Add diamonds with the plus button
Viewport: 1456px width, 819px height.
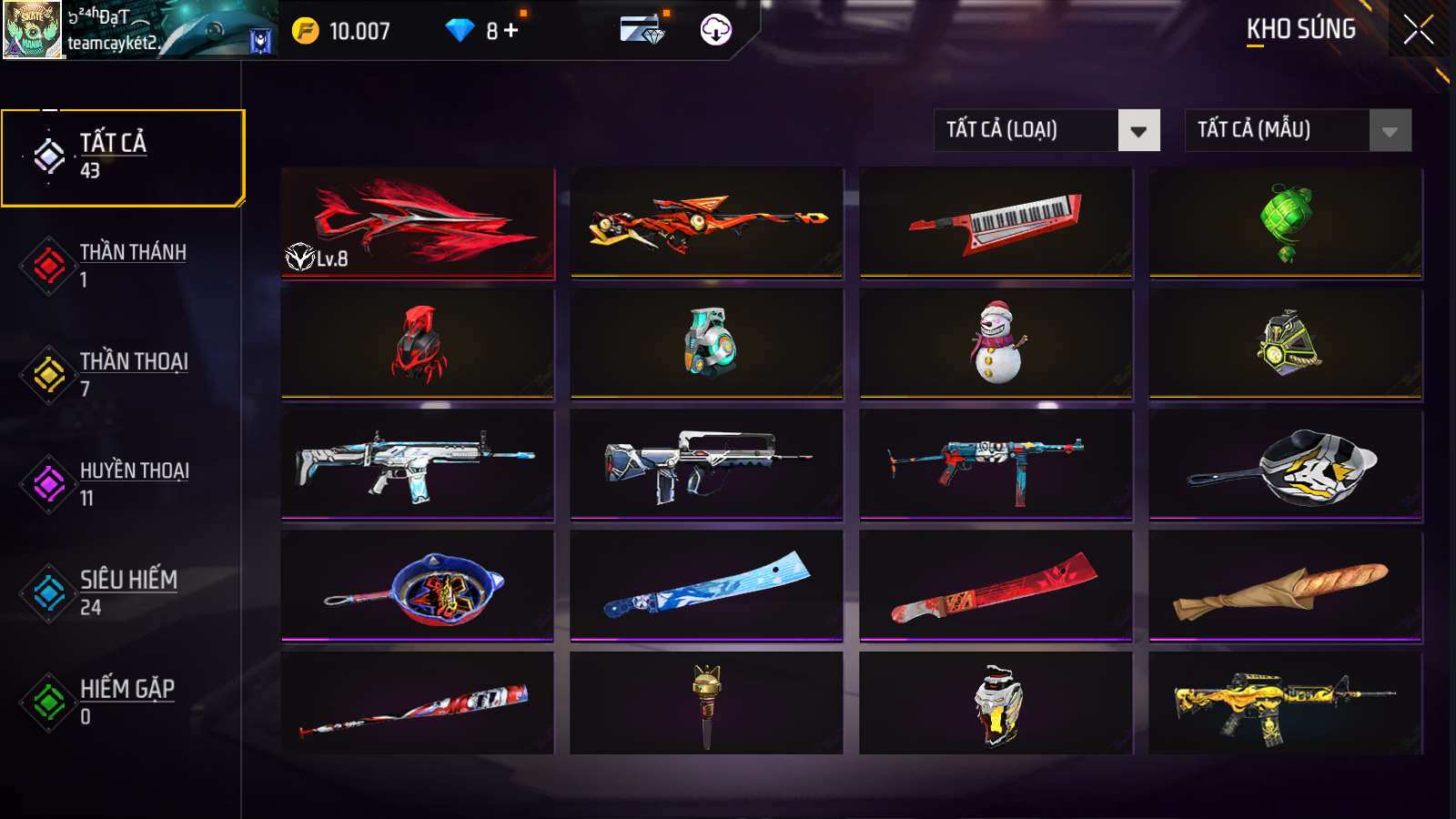(511, 31)
